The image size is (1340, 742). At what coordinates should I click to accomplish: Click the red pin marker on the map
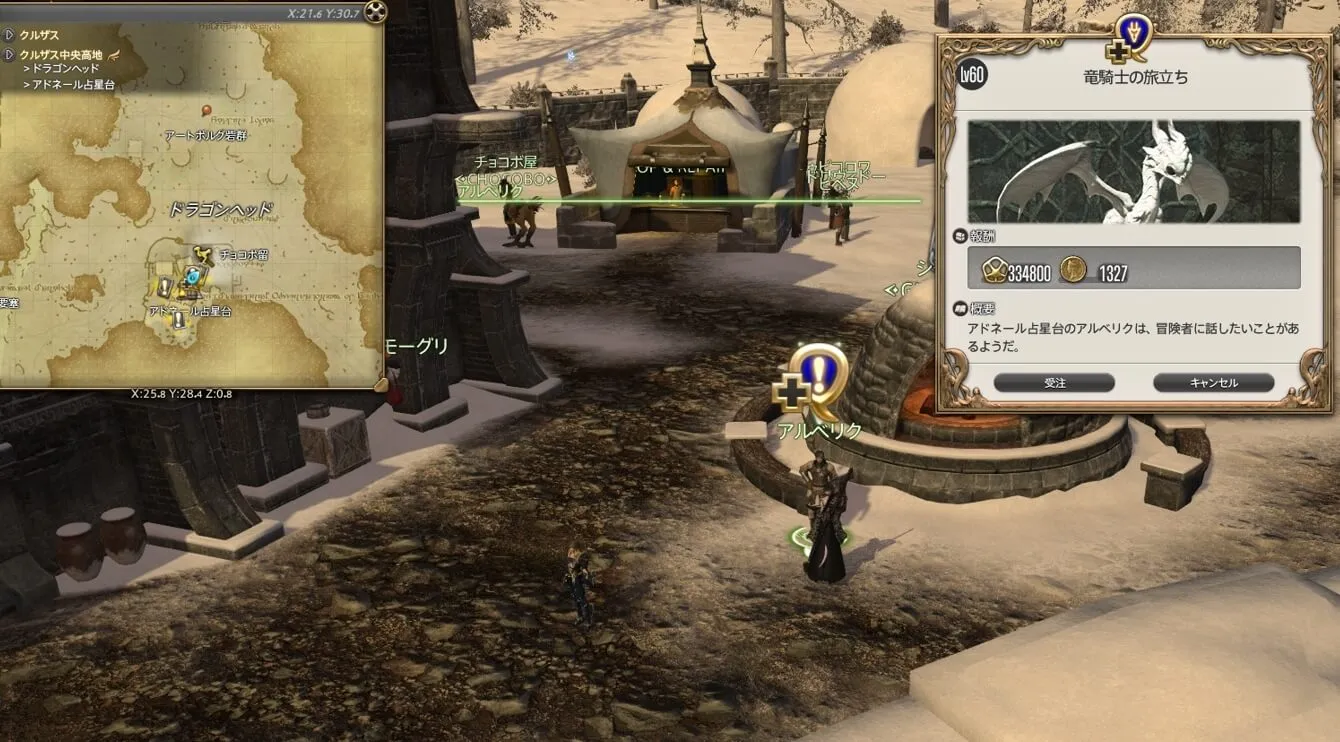click(x=206, y=110)
